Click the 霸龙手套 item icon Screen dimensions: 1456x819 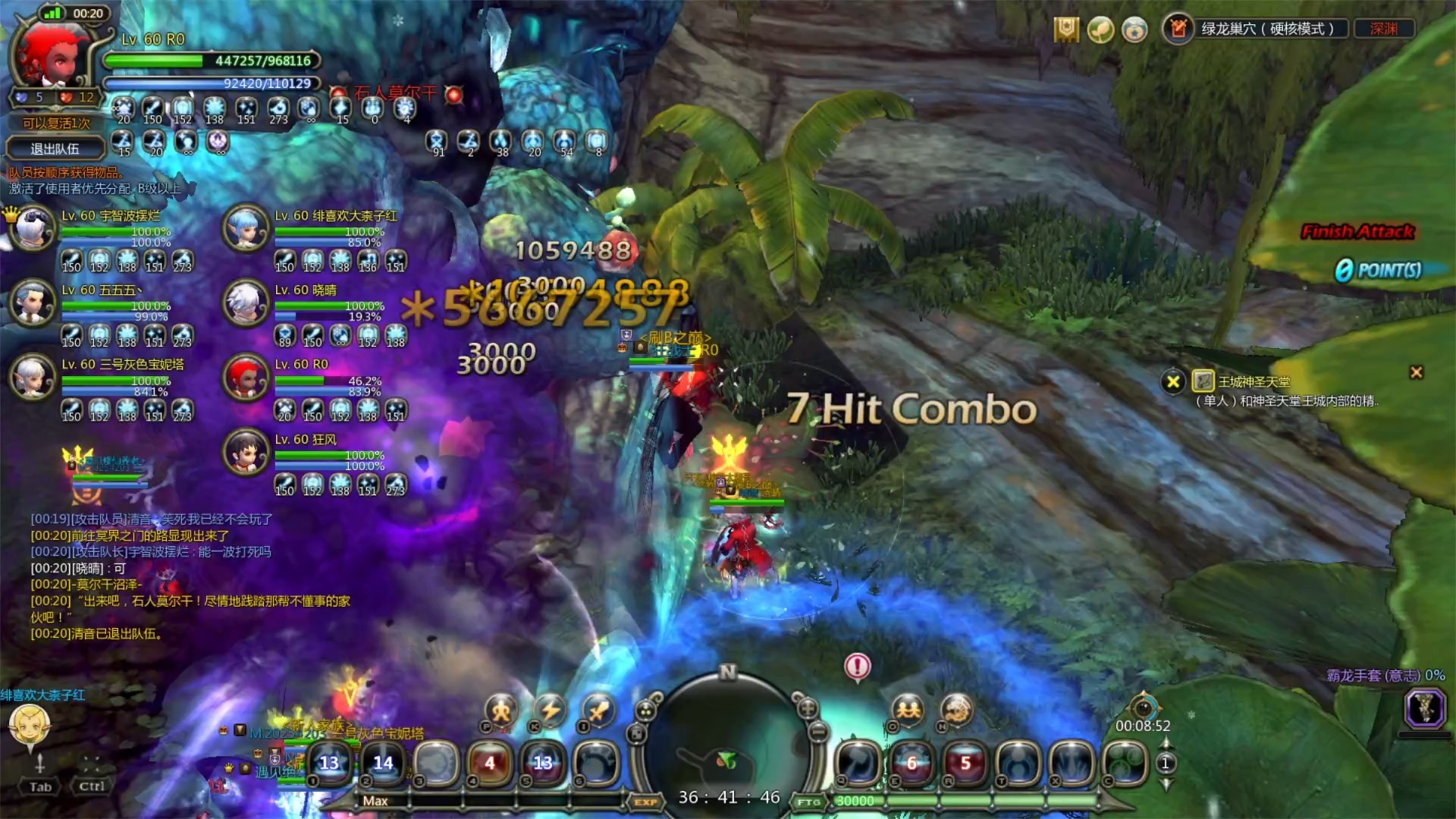pos(1425,708)
